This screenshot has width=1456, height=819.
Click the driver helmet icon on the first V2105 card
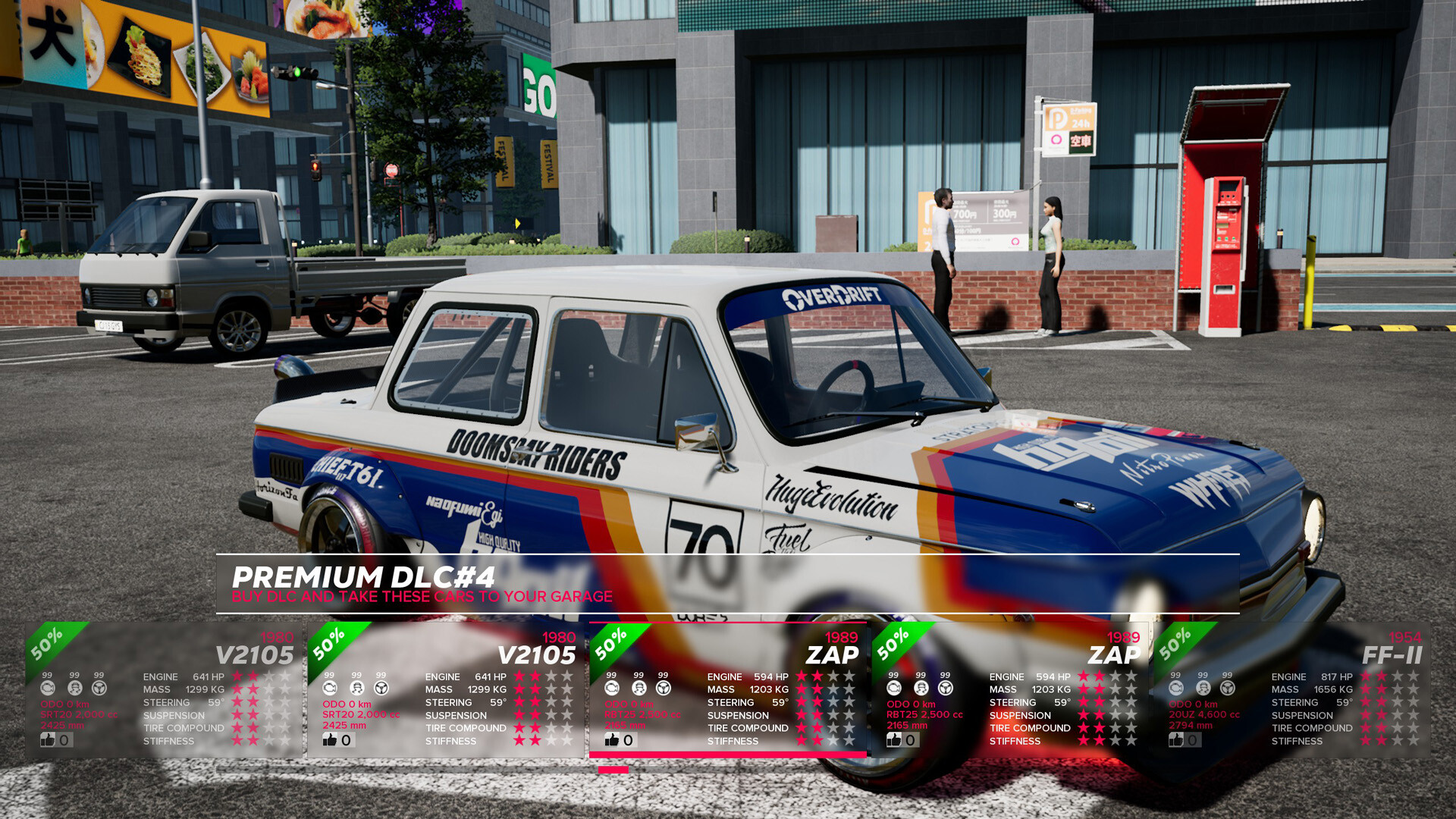74,689
